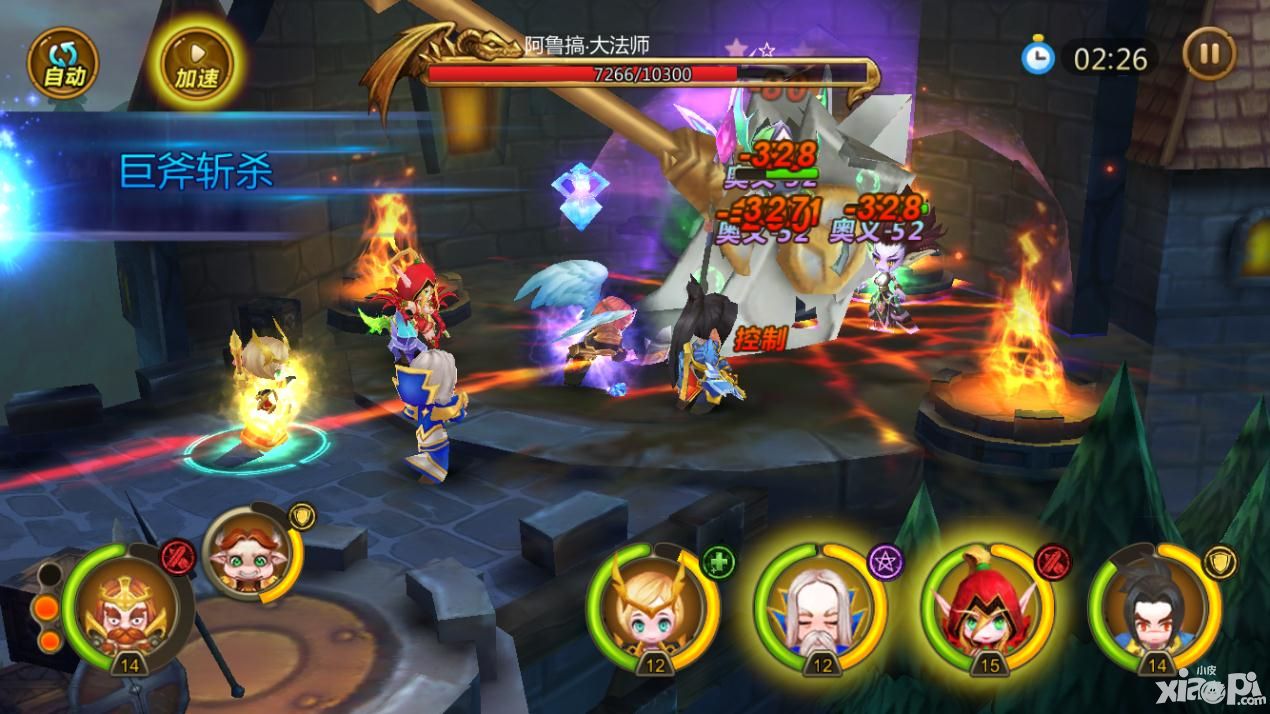The image size is (1270, 714).
Task: Pause the battle with the pause button
Action: point(1209,54)
